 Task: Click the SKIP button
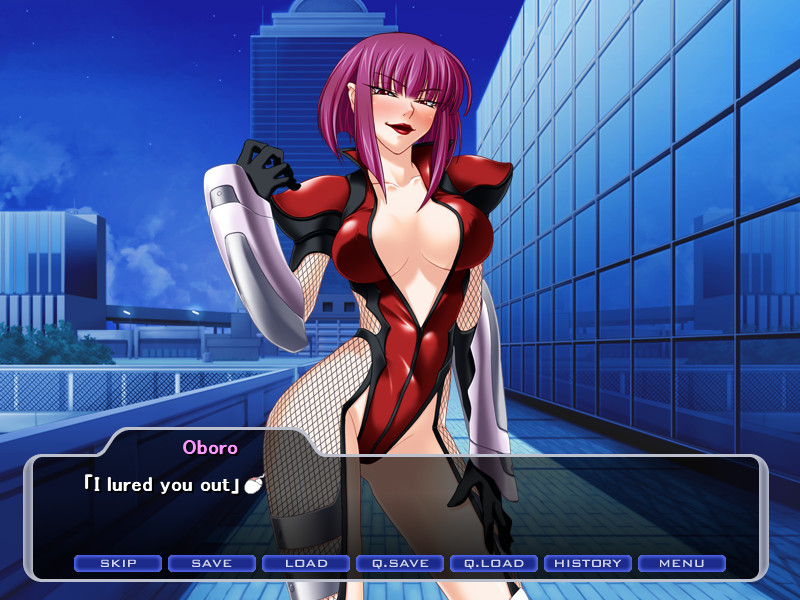pos(118,563)
